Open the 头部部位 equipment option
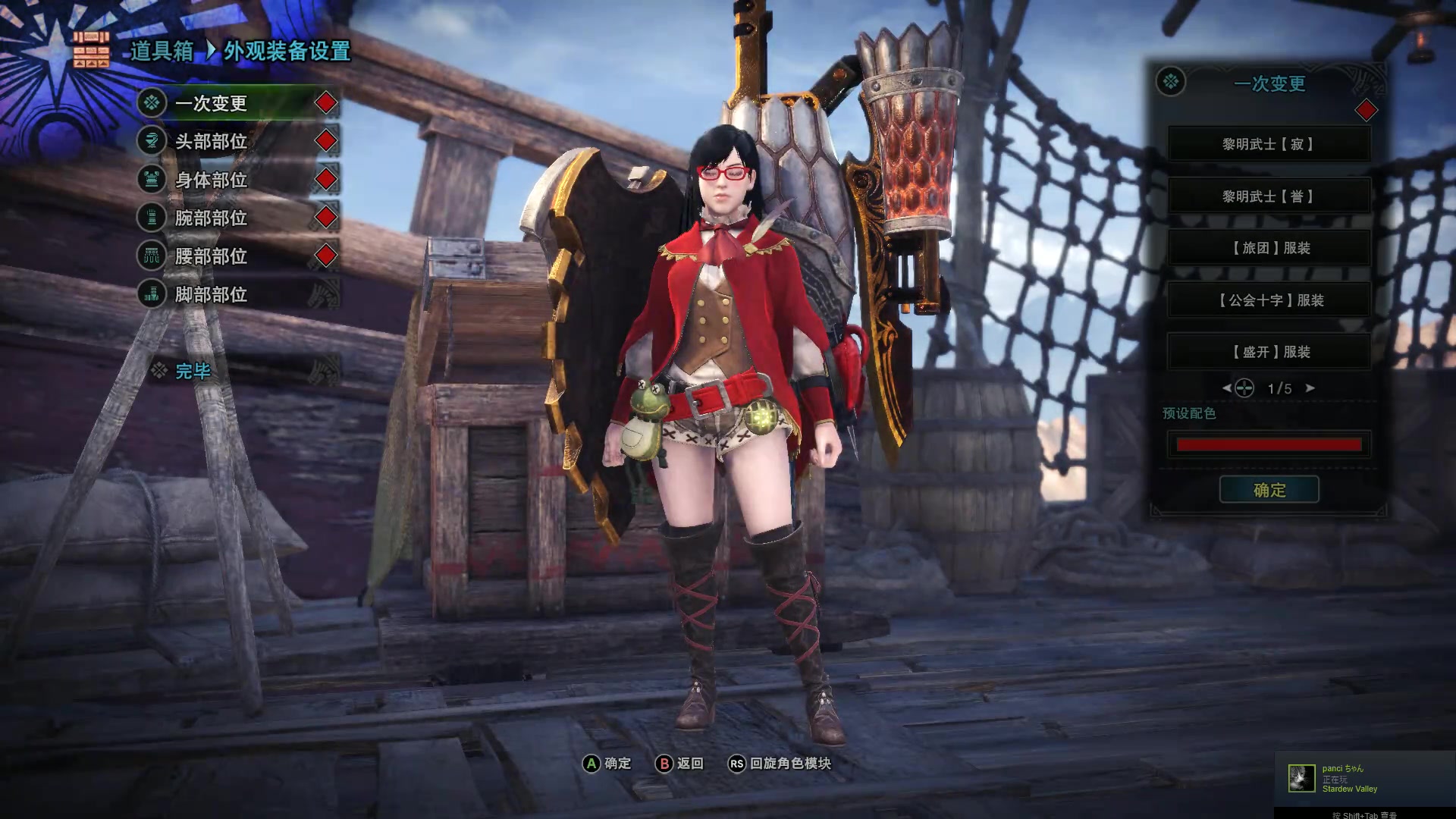This screenshot has height=819, width=1456. click(x=212, y=141)
